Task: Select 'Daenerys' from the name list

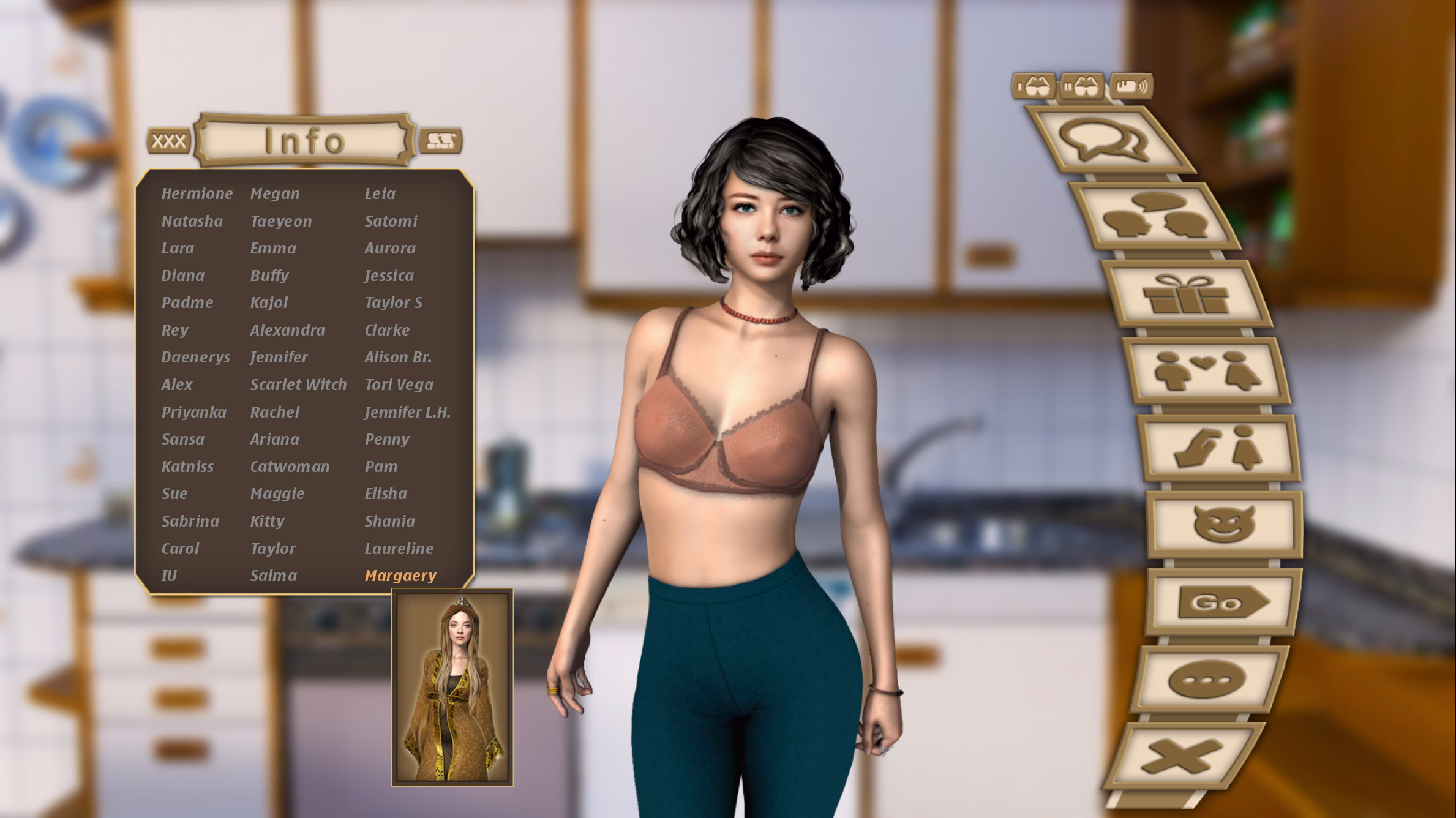Action: point(196,357)
